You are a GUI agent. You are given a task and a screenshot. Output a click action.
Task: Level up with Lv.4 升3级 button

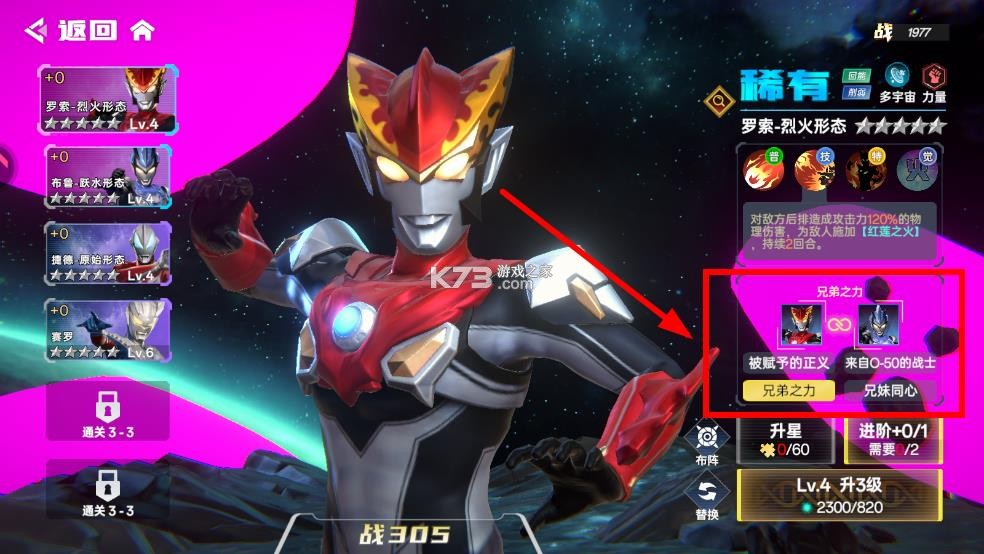840,494
